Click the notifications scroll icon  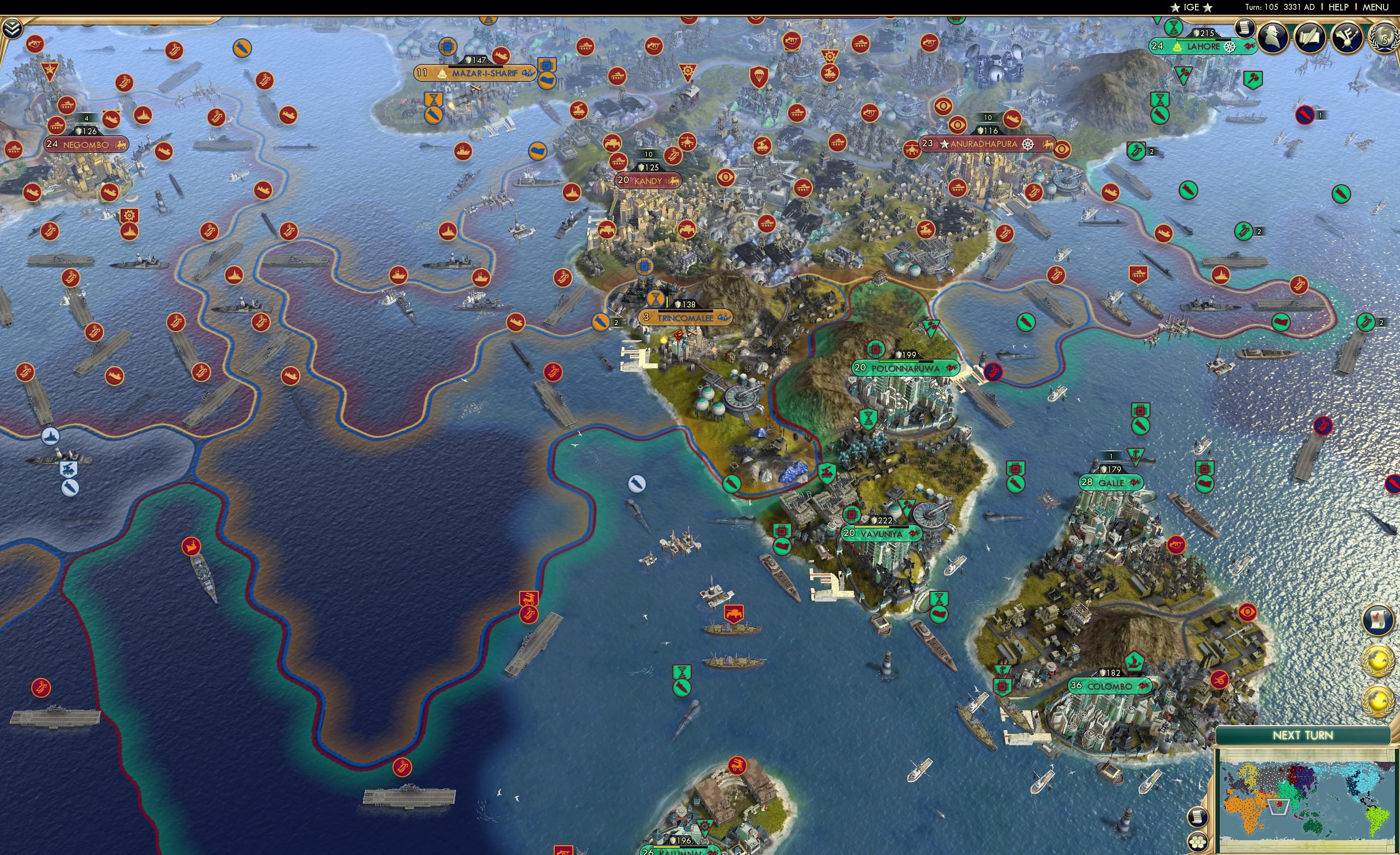pos(1245,30)
